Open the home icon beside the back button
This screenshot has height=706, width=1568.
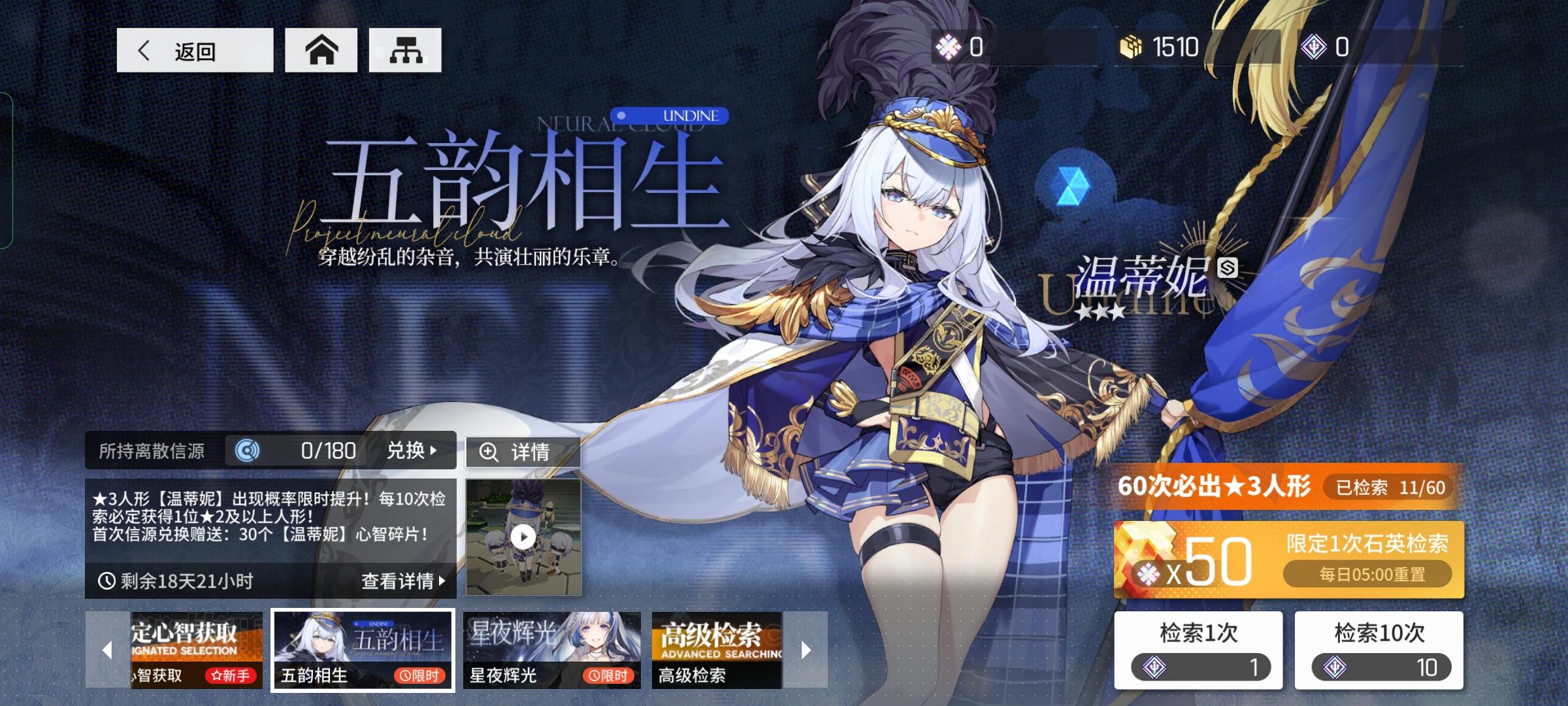(323, 49)
